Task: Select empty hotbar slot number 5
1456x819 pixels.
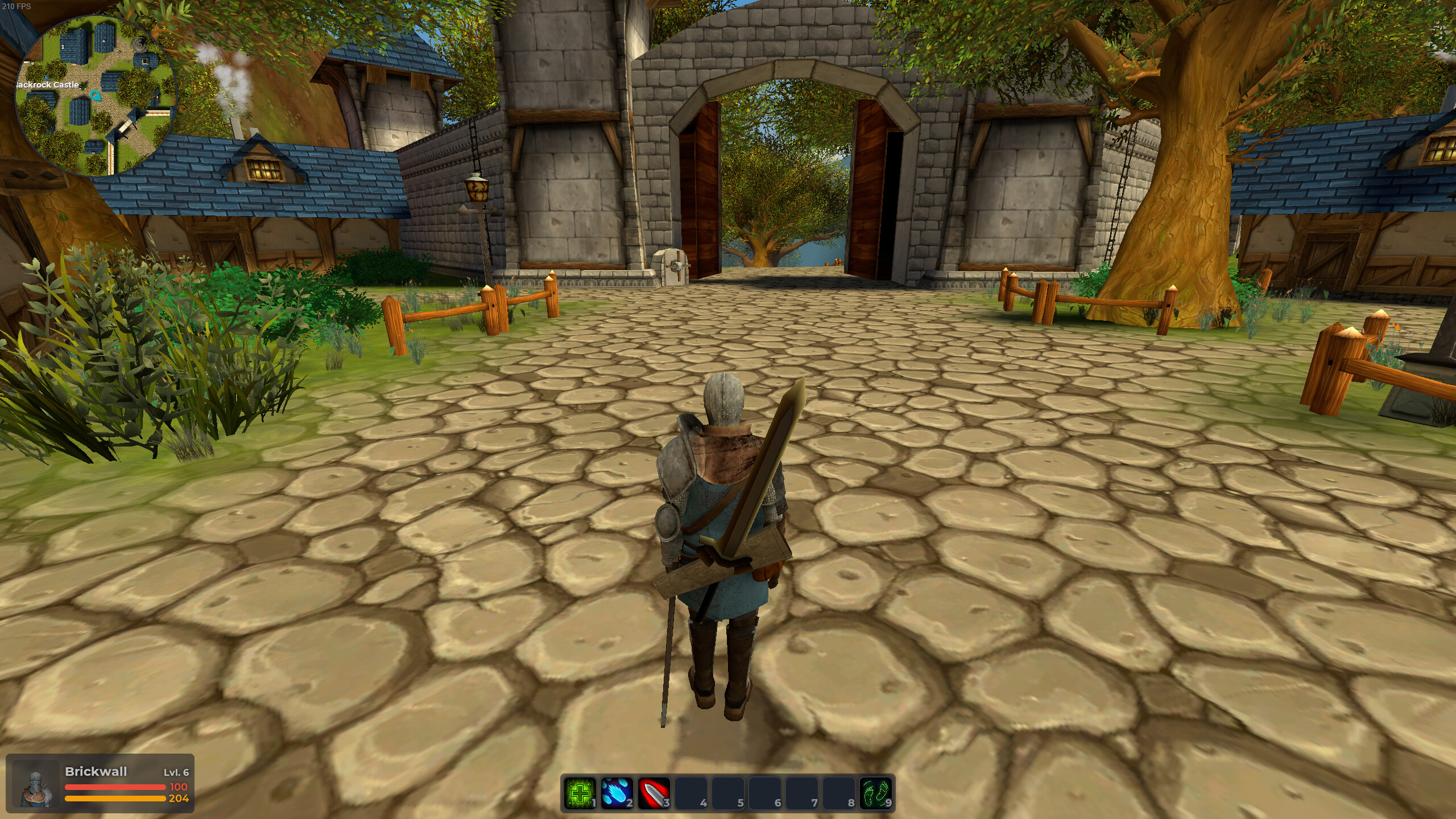Action: click(727, 793)
